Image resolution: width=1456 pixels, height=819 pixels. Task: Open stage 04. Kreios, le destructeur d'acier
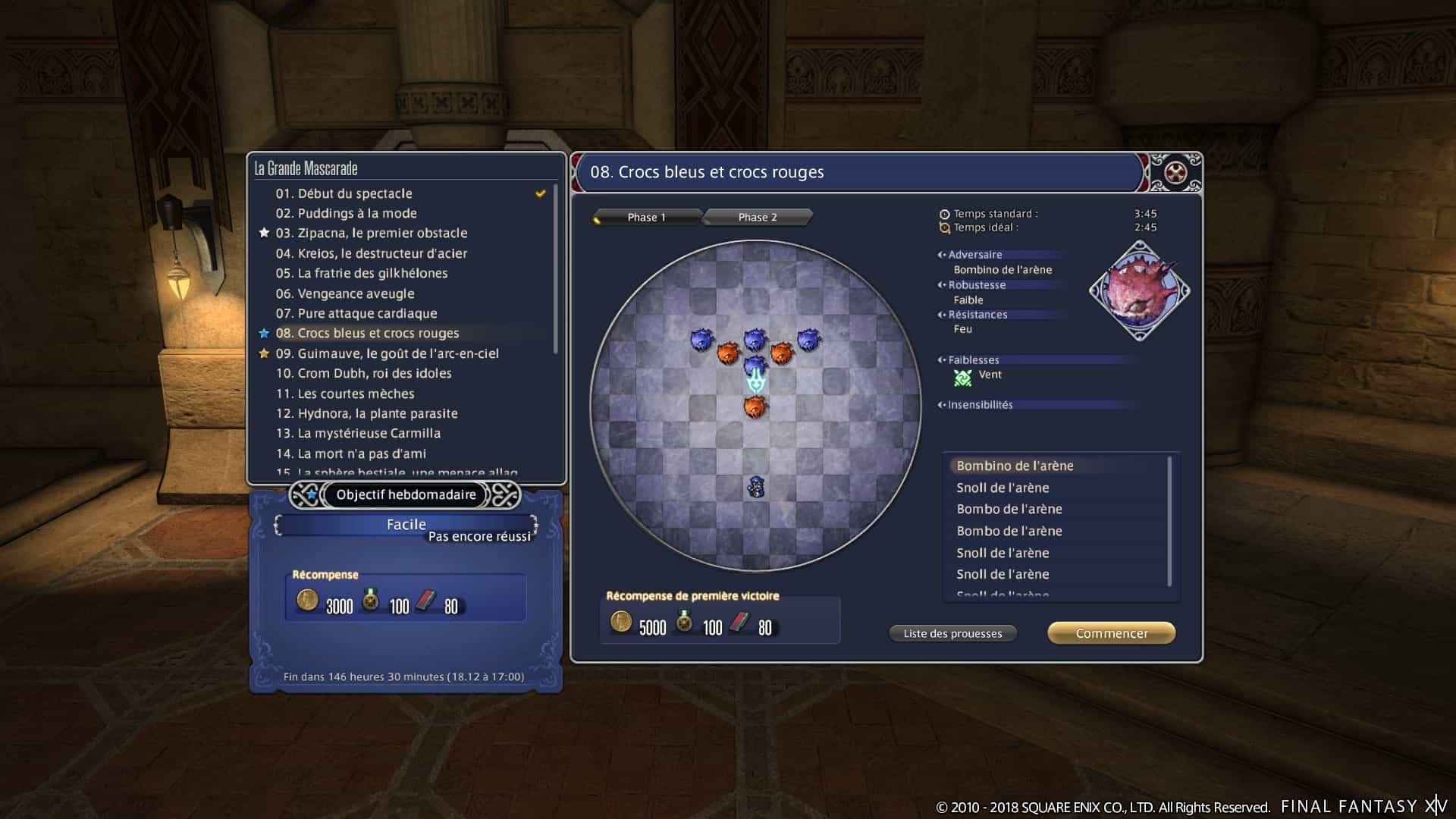(x=371, y=253)
